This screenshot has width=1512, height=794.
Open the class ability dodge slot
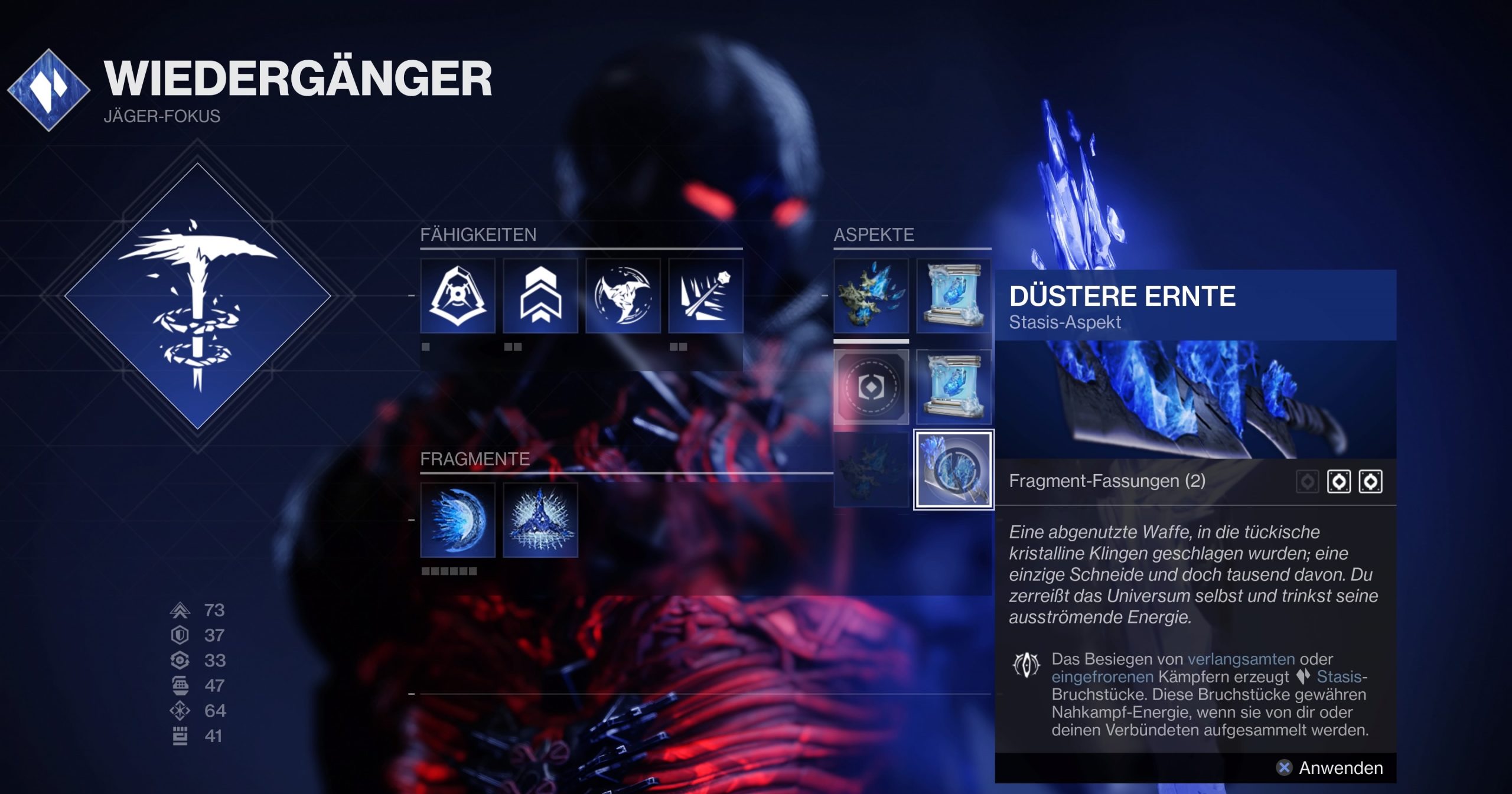tap(458, 296)
